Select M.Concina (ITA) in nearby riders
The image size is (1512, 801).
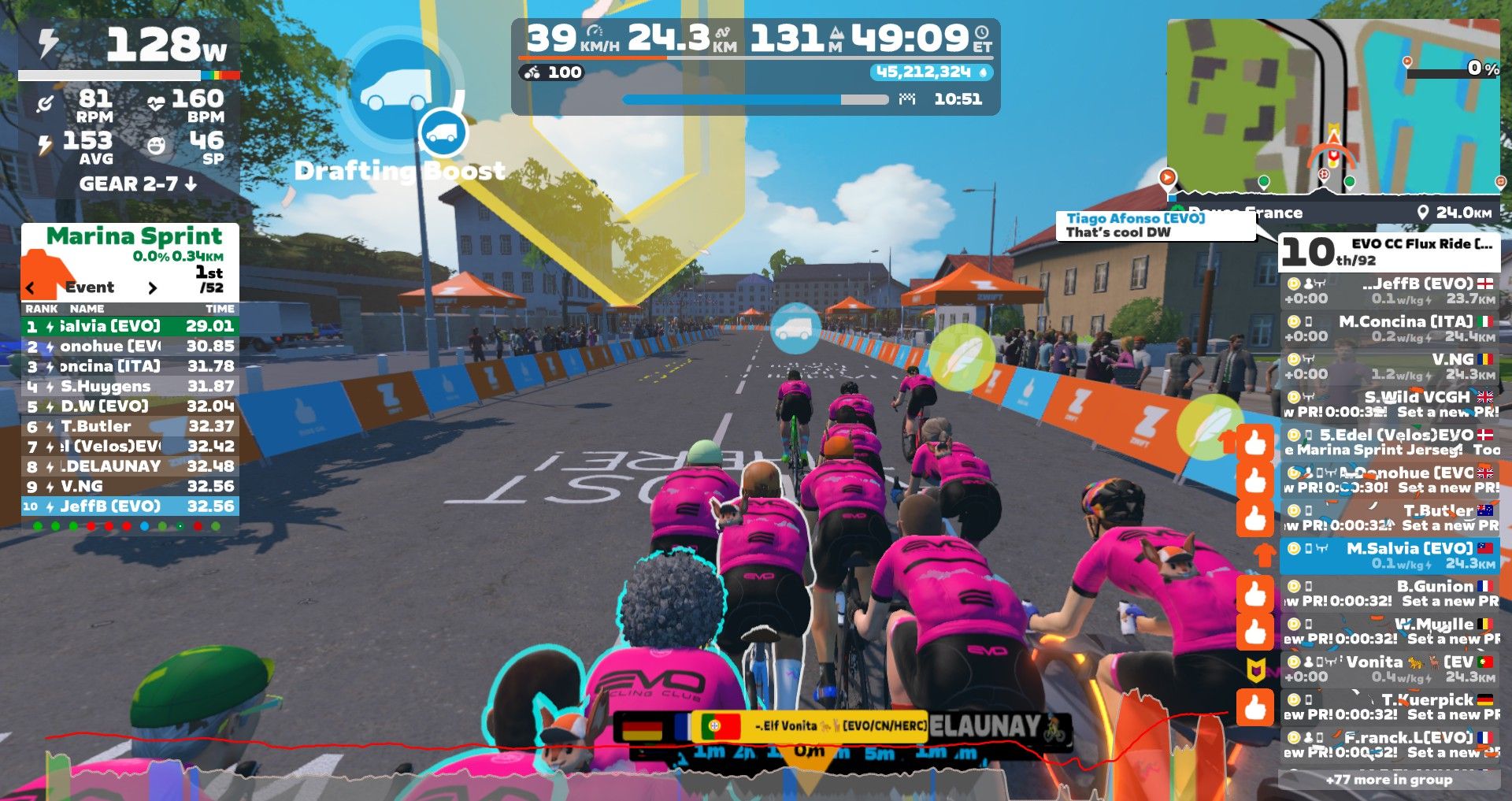(1390, 328)
